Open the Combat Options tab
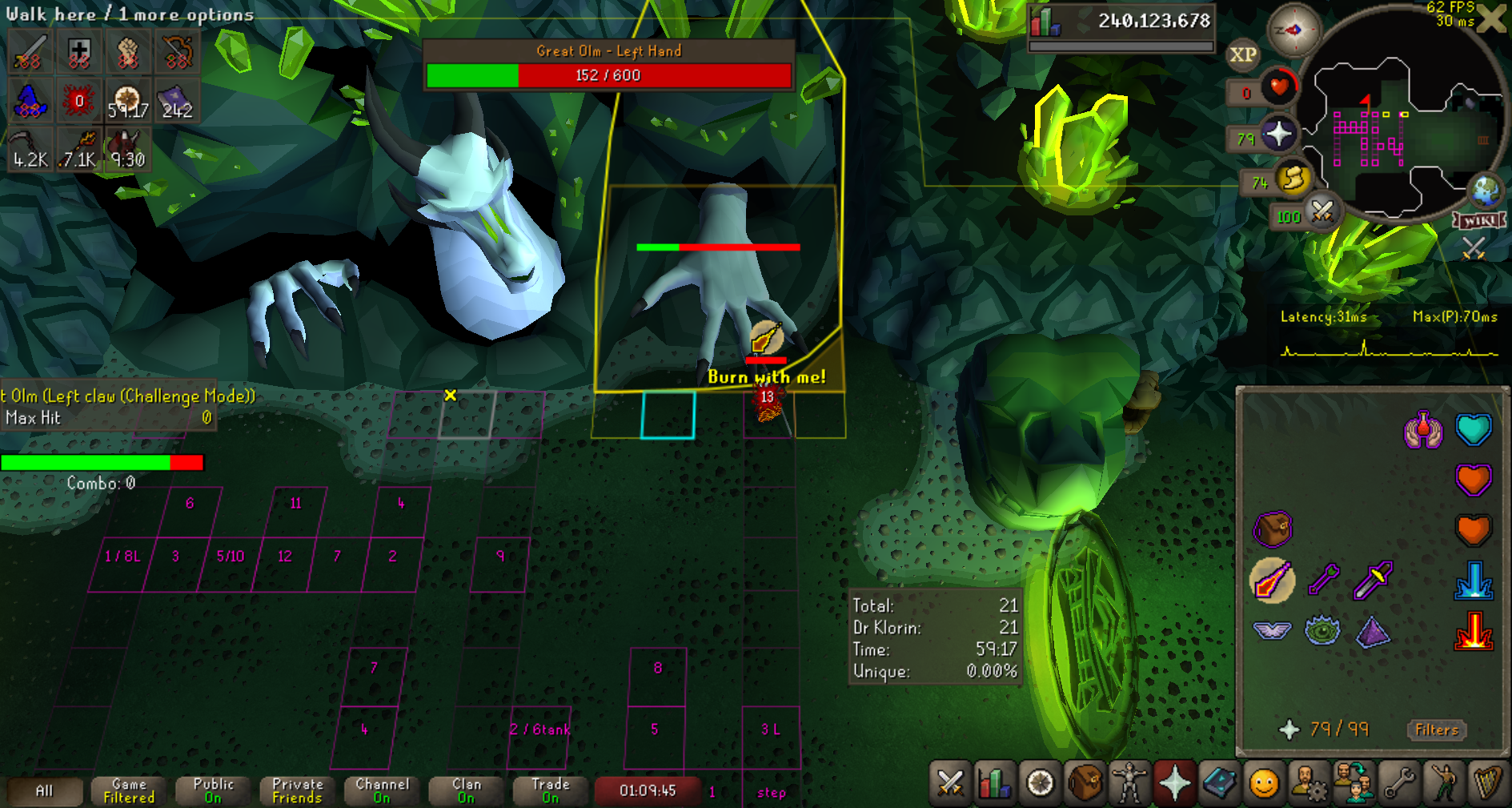The height and width of the screenshot is (808, 1512). [x=950, y=782]
